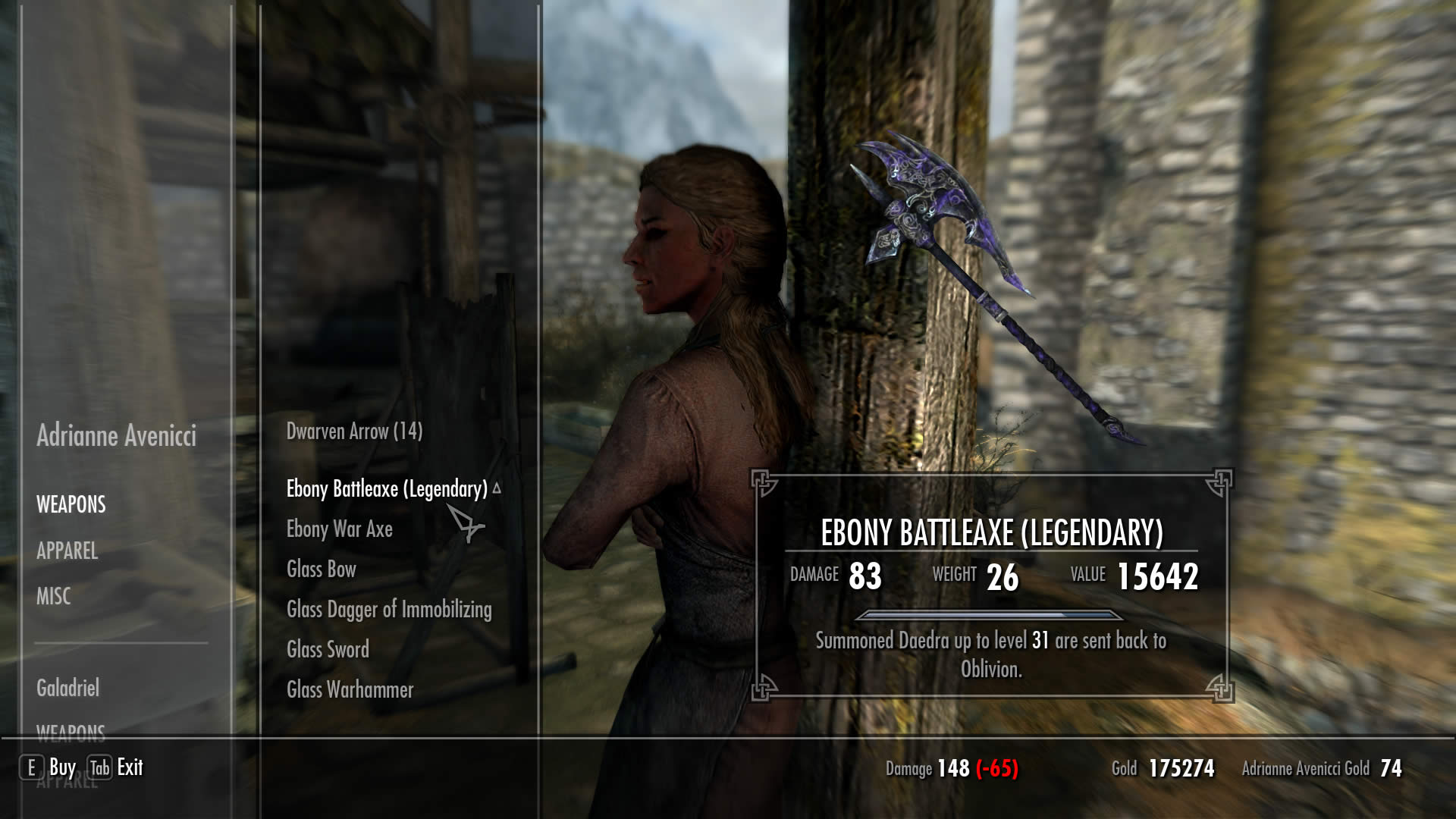
Task: Choose Ebony Battleaxe (Legendary) in the list
Action: tap(387, 489)
